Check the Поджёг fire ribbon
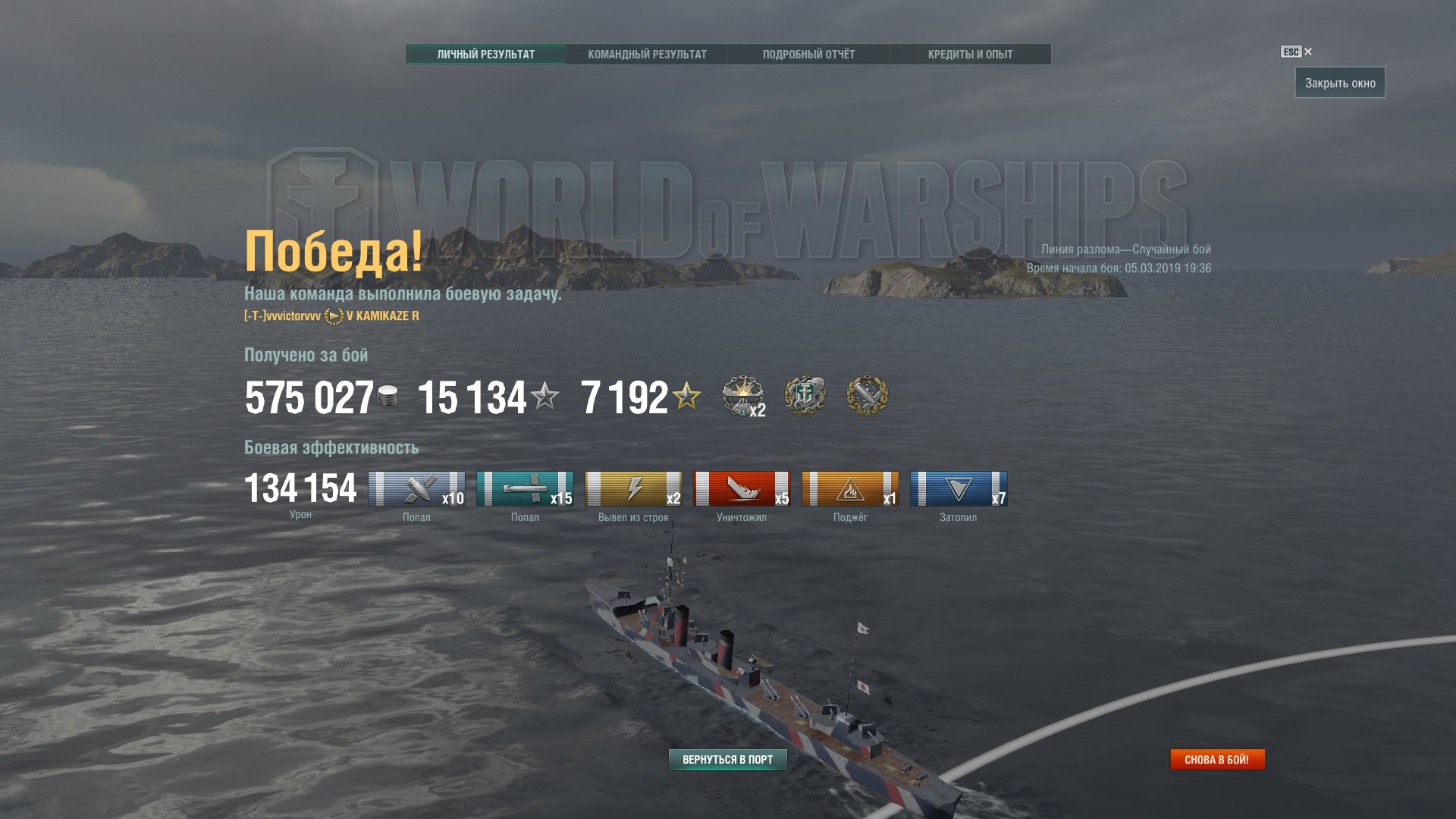The width and height of the screenshot is (1456, 819). coord(850,489)
